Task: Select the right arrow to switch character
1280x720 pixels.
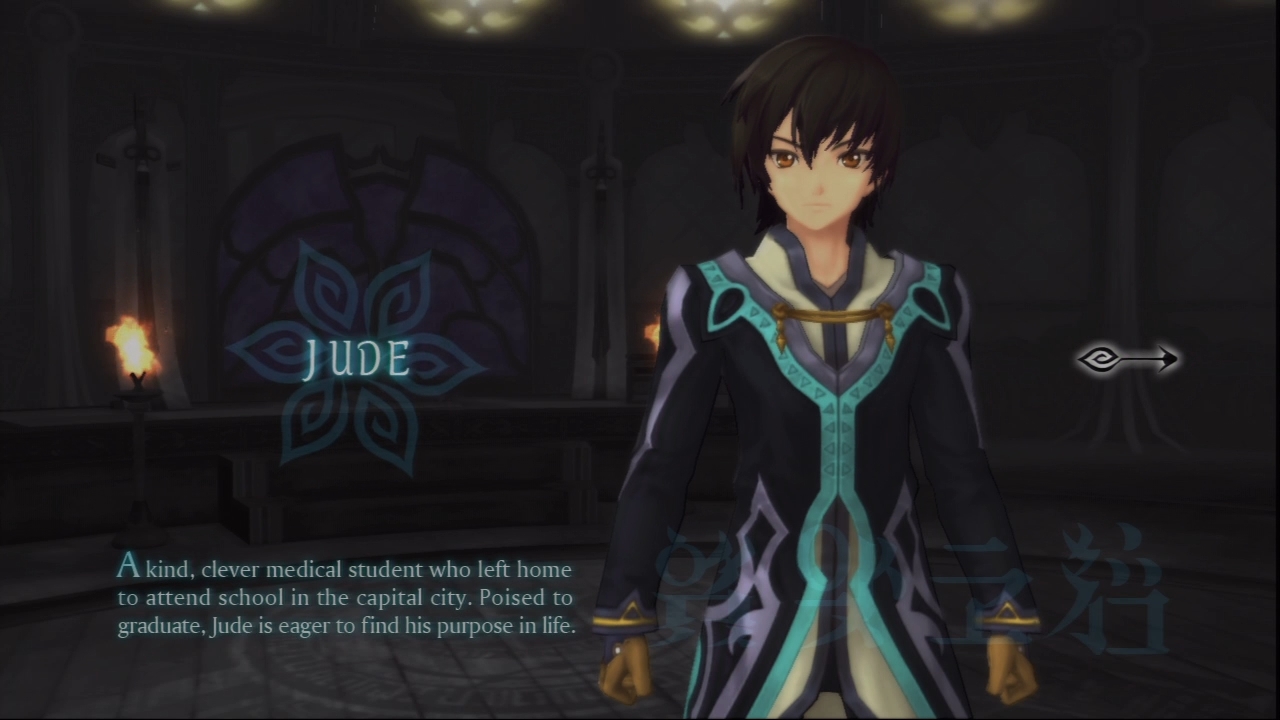Action: click(1127, 358)
